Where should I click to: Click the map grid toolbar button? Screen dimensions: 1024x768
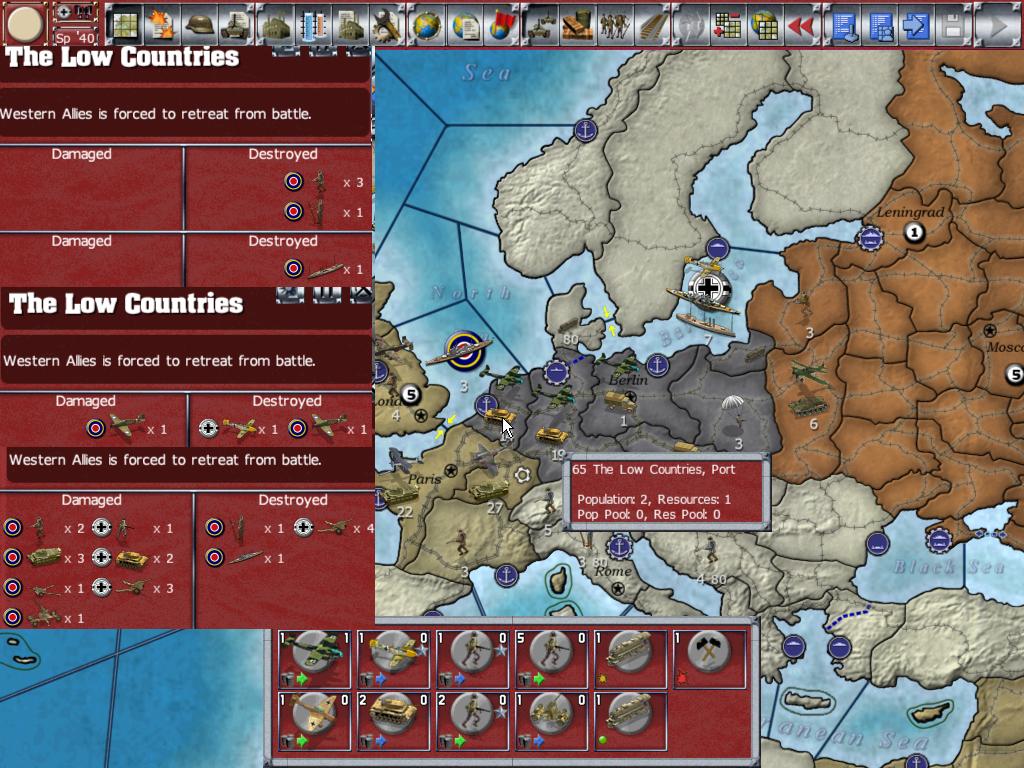(124, 25)
